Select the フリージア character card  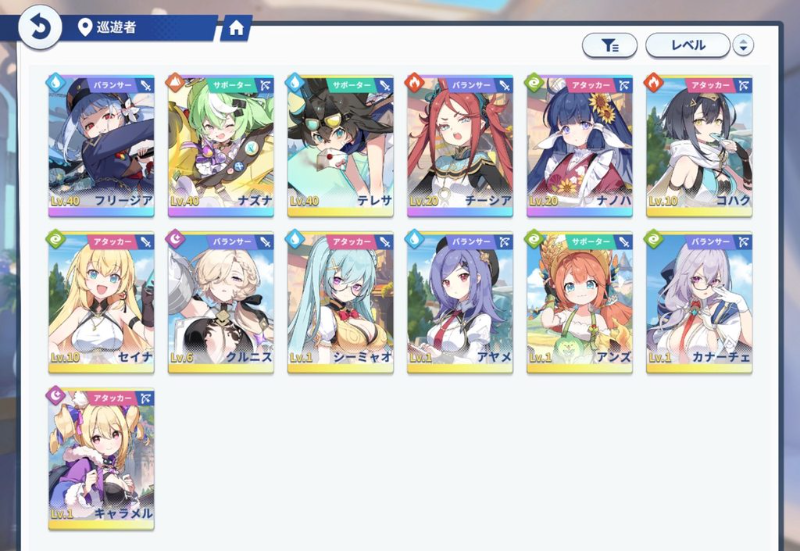[101, 144]
